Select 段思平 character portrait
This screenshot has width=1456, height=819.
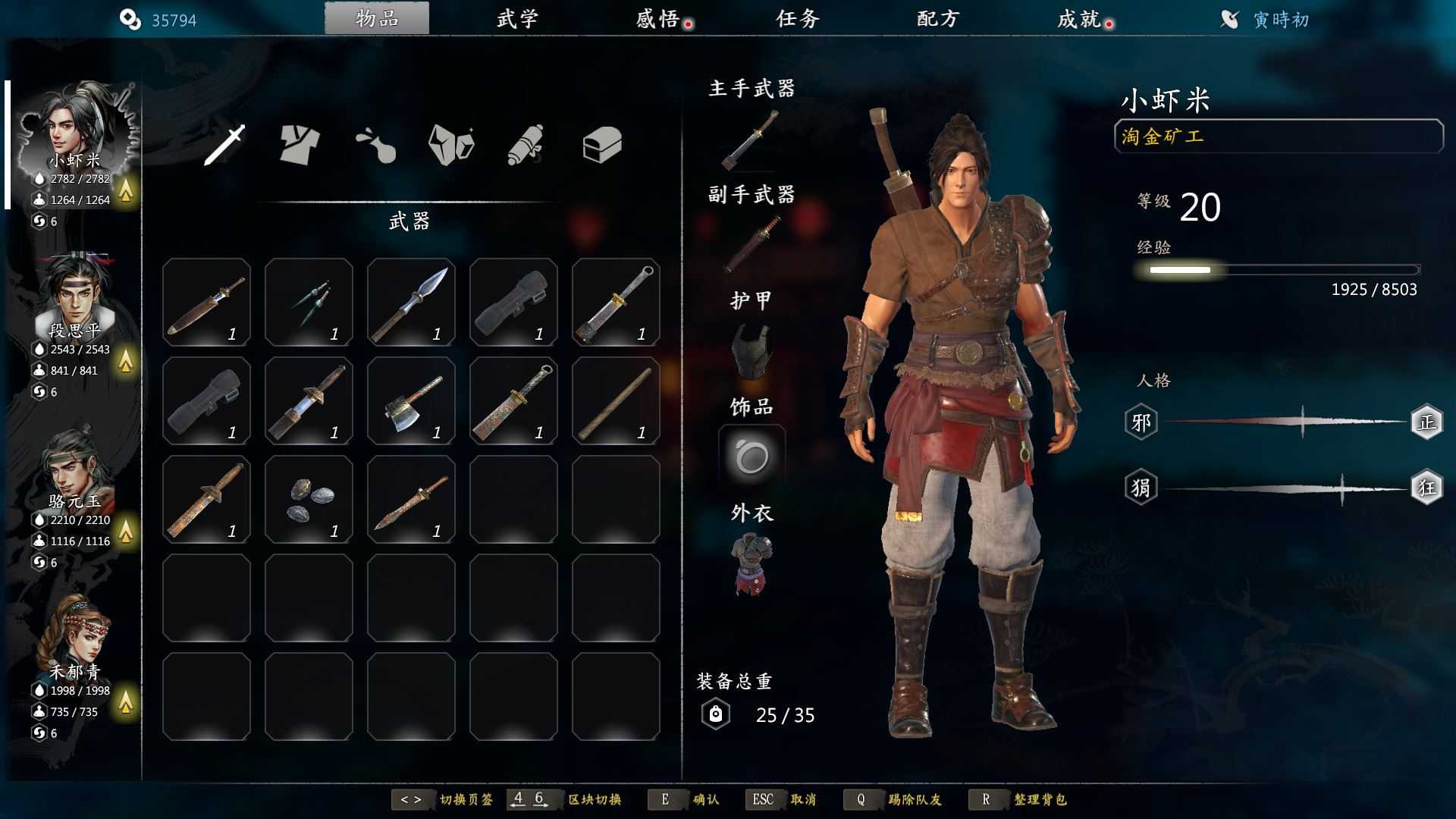(76, 296)
